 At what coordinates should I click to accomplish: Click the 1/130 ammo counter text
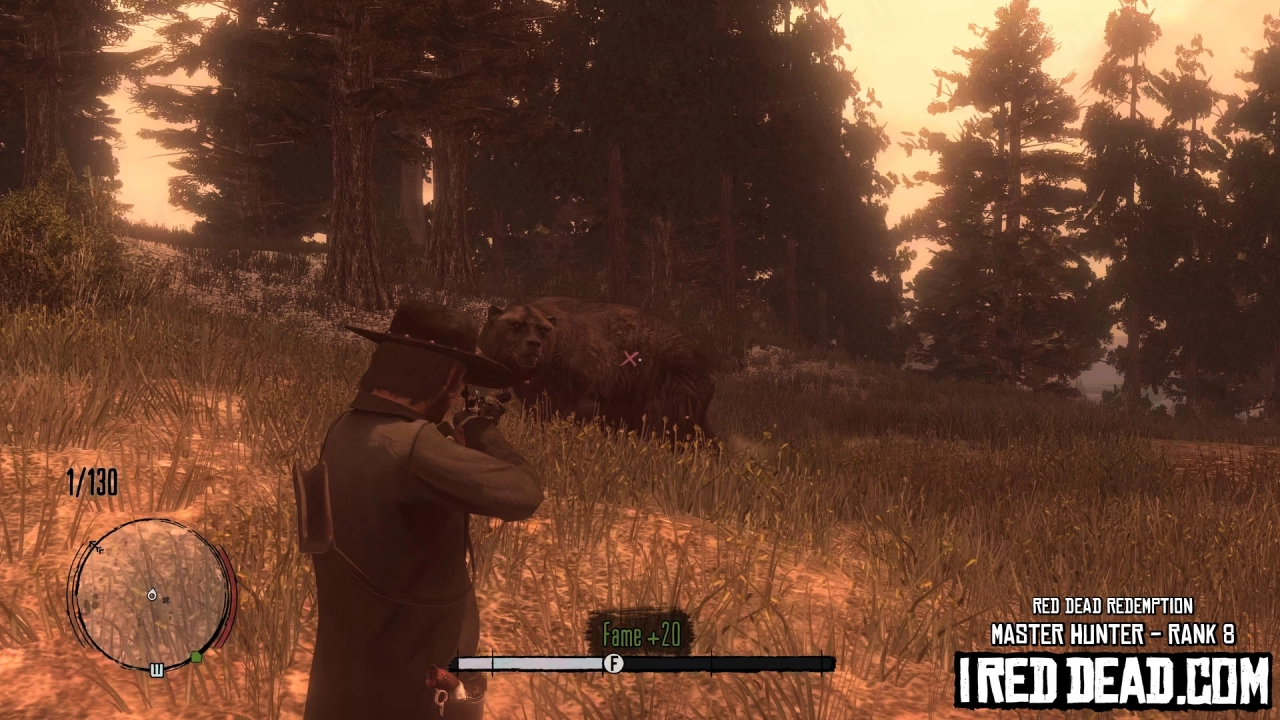(x=91, y=484)
